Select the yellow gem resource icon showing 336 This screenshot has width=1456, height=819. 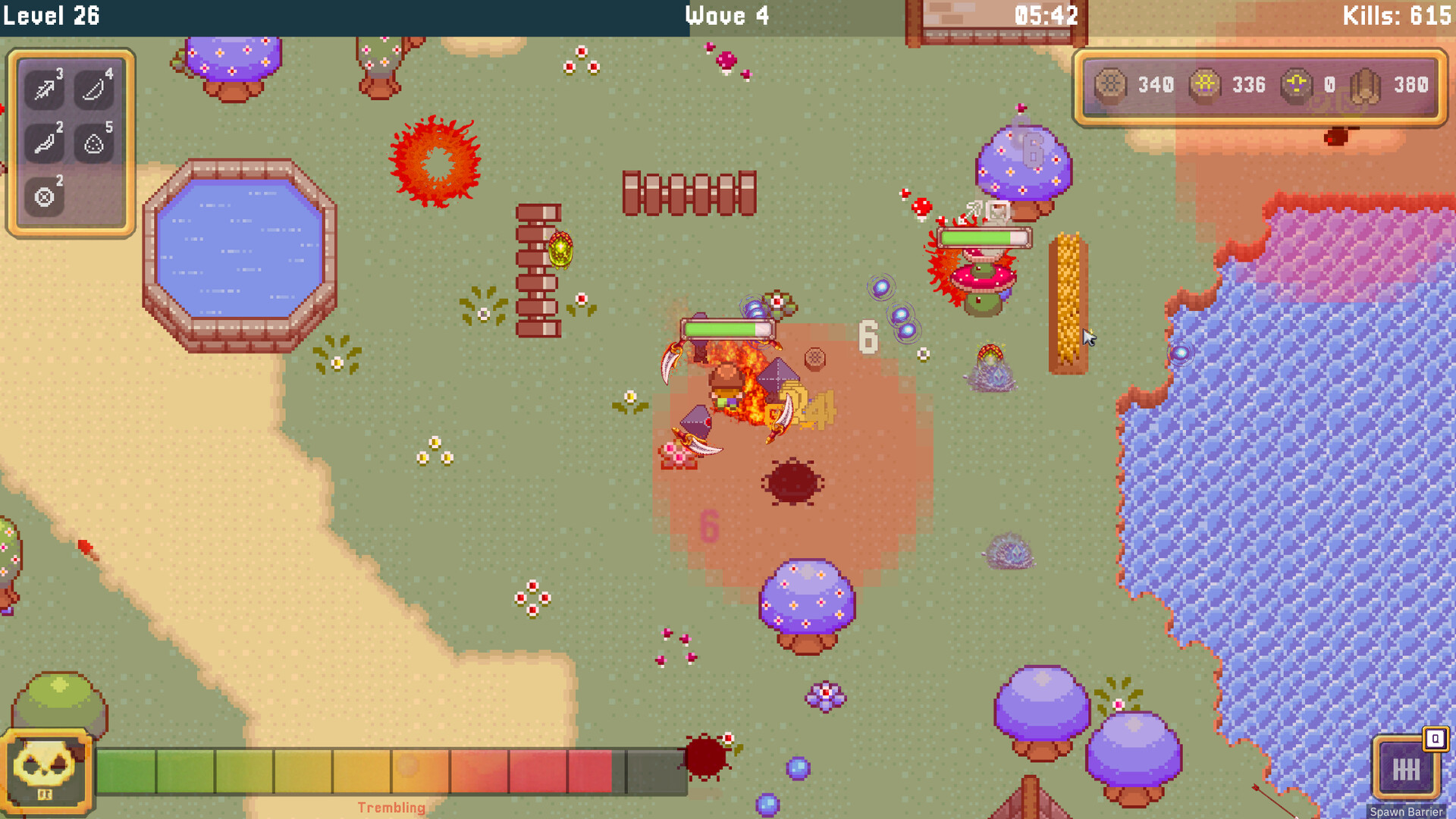click(1204, 85)
